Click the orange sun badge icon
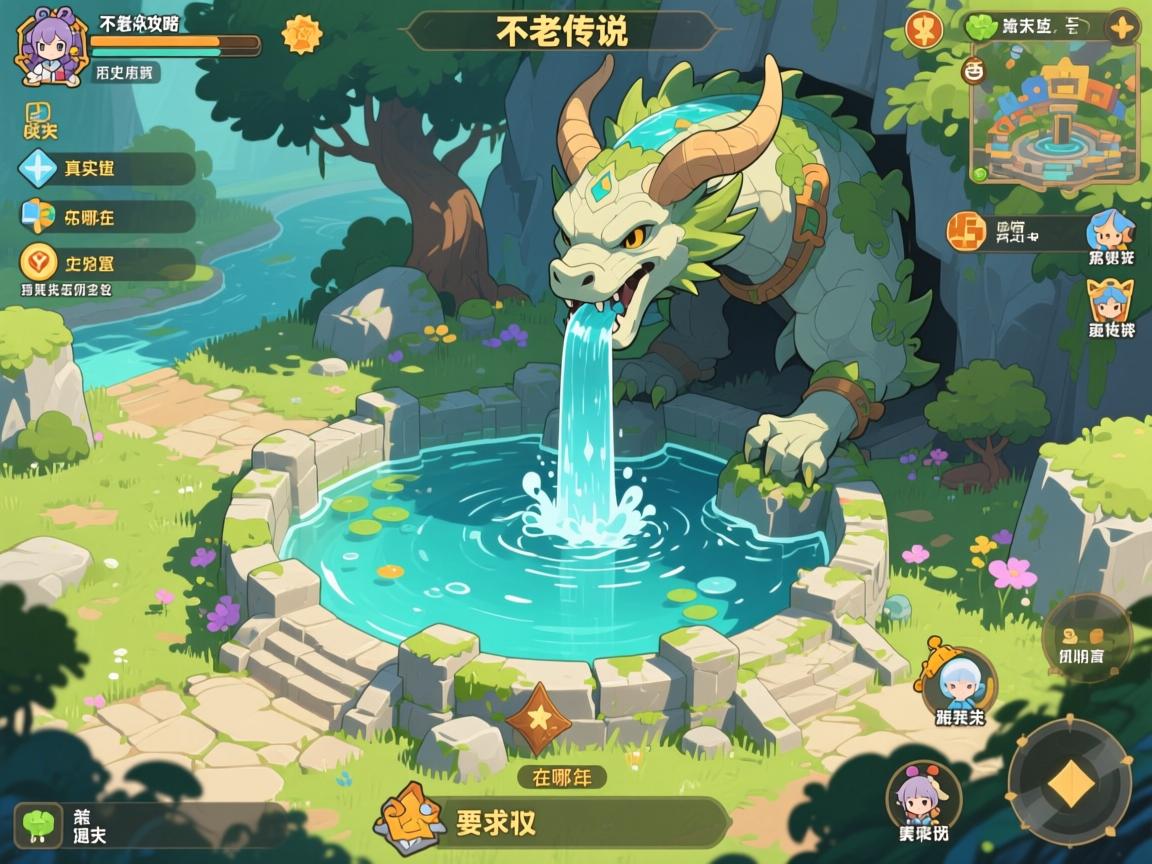 coord(301,35)
